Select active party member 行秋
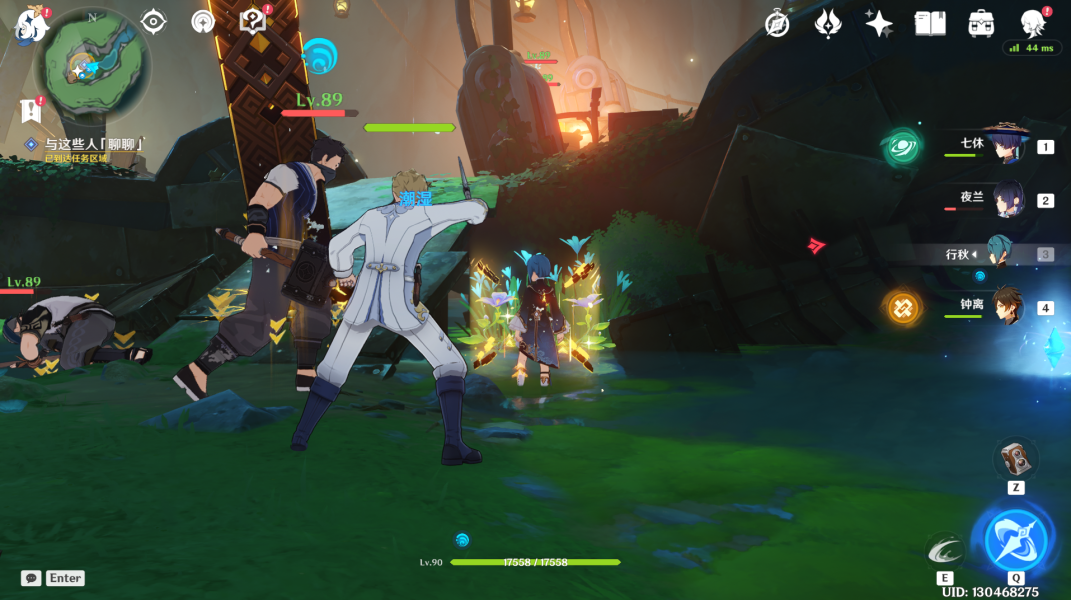This screenshot has height=600, width=1071. [x=998, y=253]
